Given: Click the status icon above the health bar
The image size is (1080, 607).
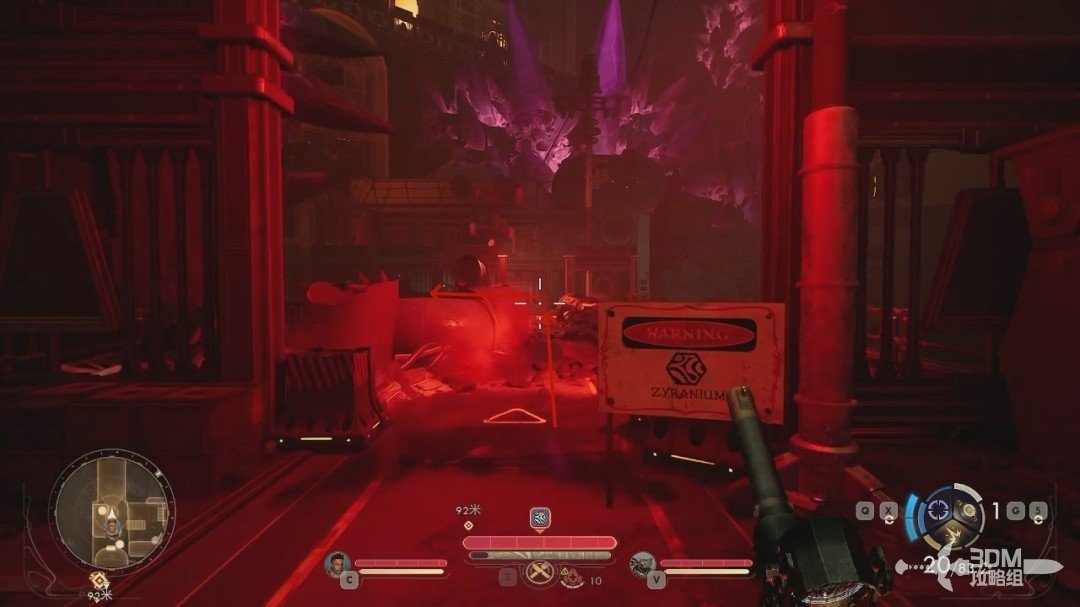Looking at the screenshot, I should click(x=540, y=517).
